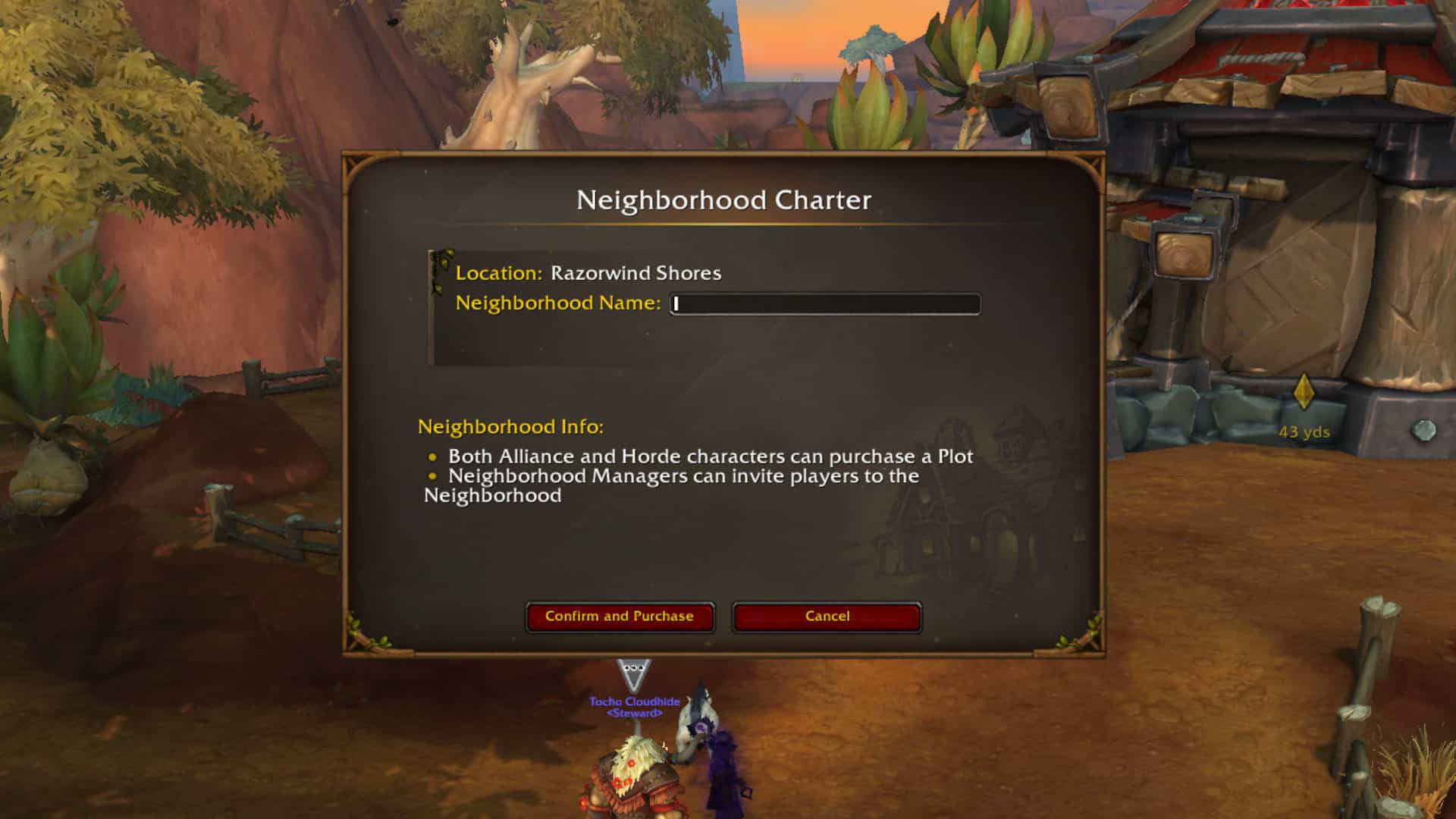Viewport: 1456px width, 819px height.
Task: Click the ivy leaf icon beside the name field
Action: 440,262
